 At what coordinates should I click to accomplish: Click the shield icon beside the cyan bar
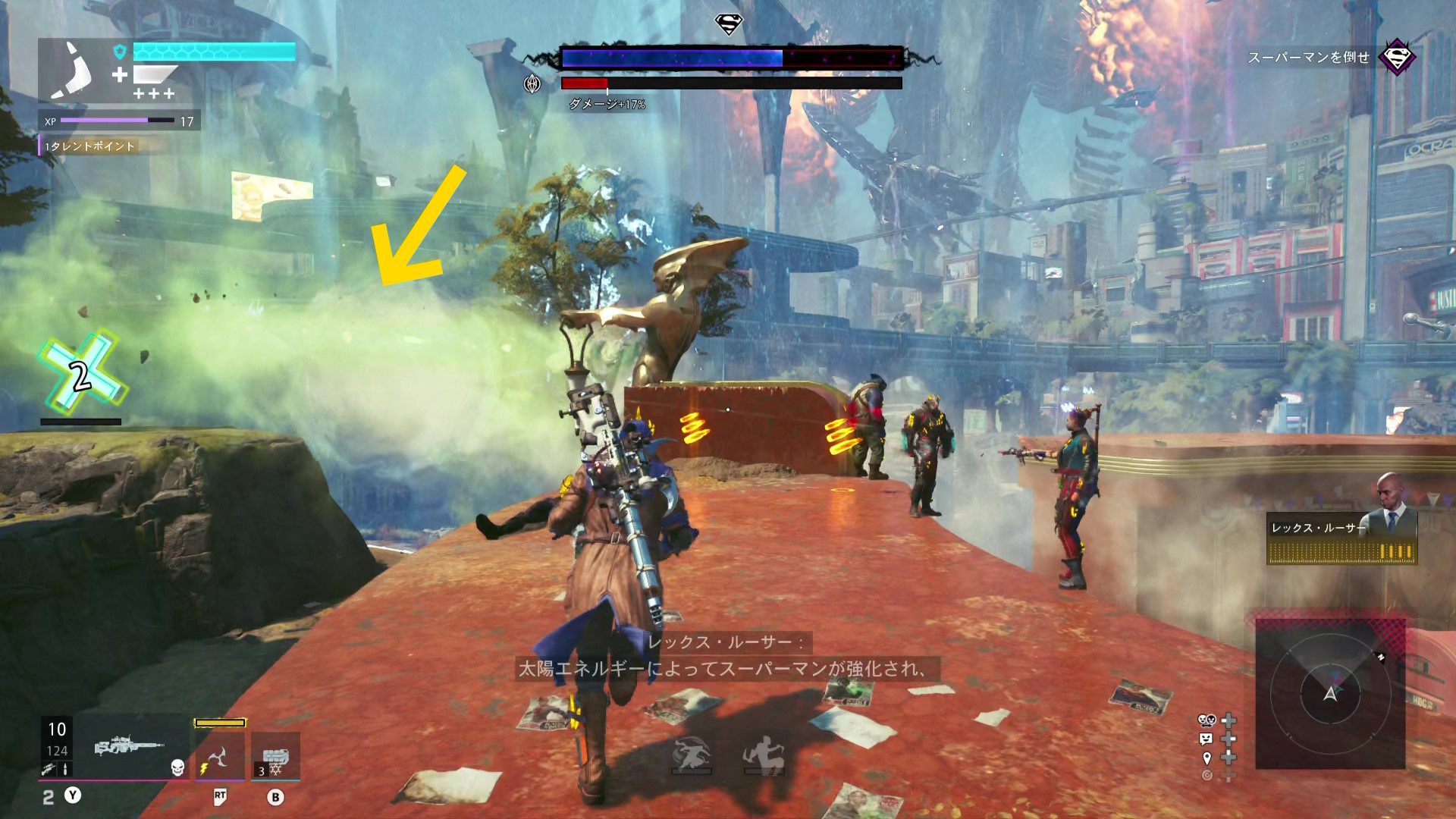click(x=120, y=52)
